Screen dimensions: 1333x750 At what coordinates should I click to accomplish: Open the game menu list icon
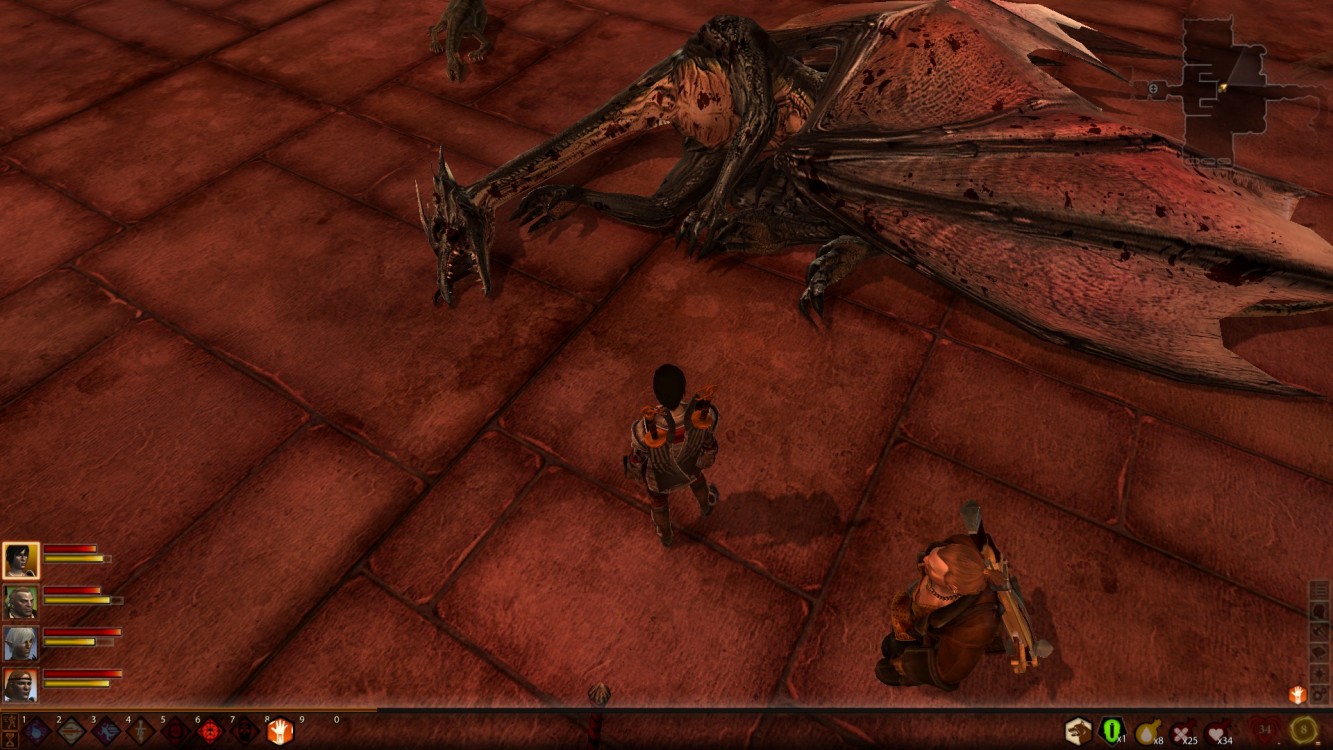pyautogui.click(x=1320, y=590)
